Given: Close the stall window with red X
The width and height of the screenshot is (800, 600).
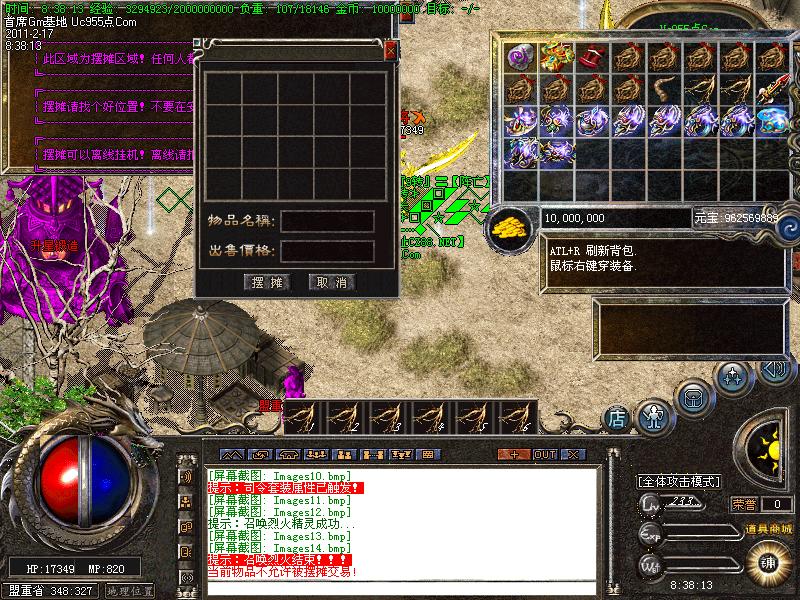Looking at the screenshot, I should [390, 50].
